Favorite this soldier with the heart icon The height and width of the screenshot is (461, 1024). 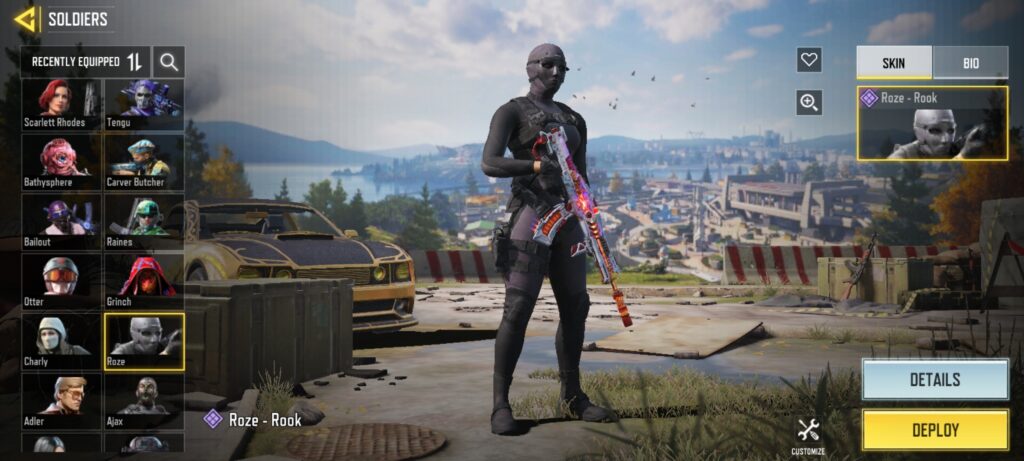coord(809,60)
